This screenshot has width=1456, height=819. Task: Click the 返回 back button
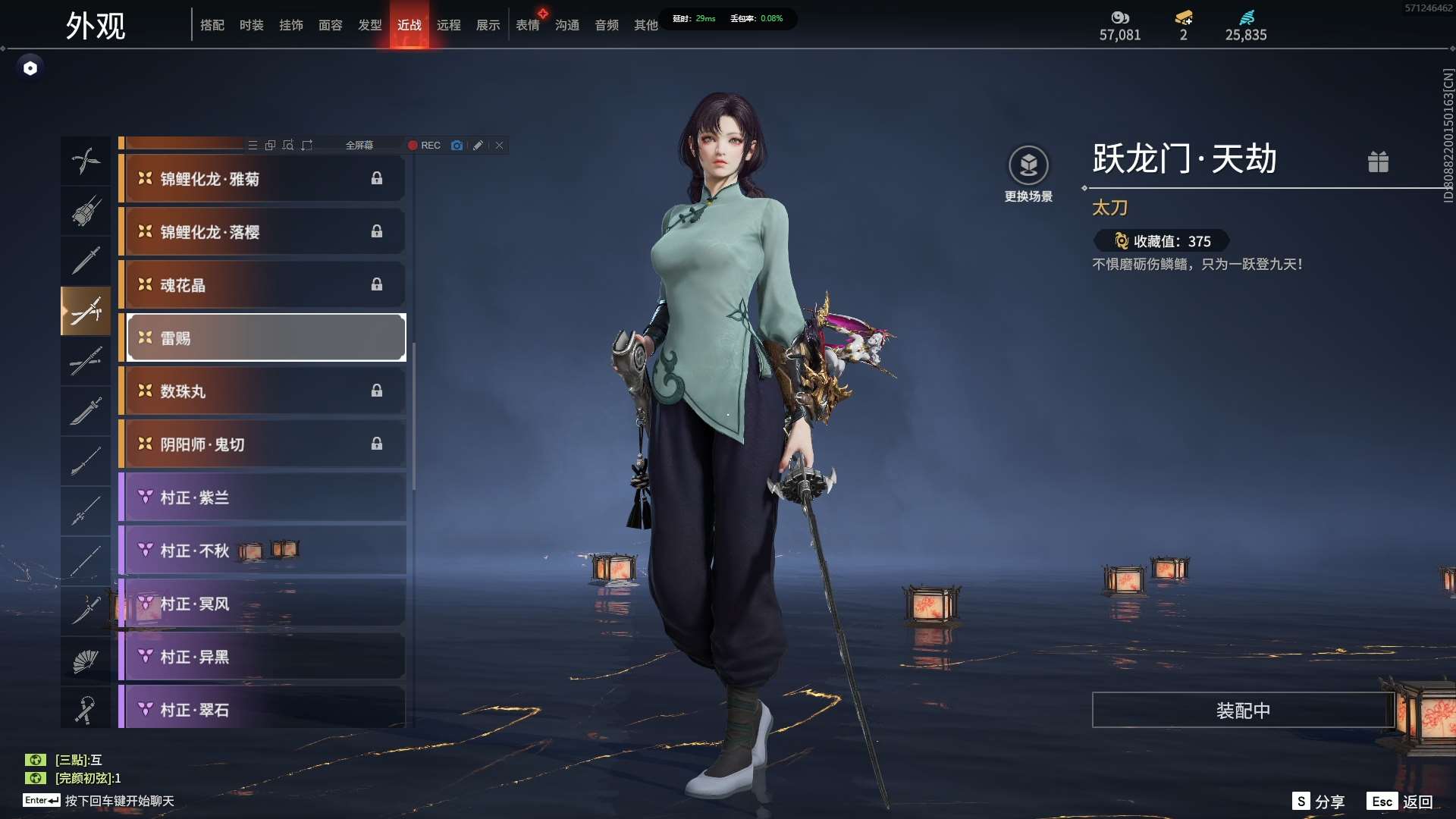1400,802
